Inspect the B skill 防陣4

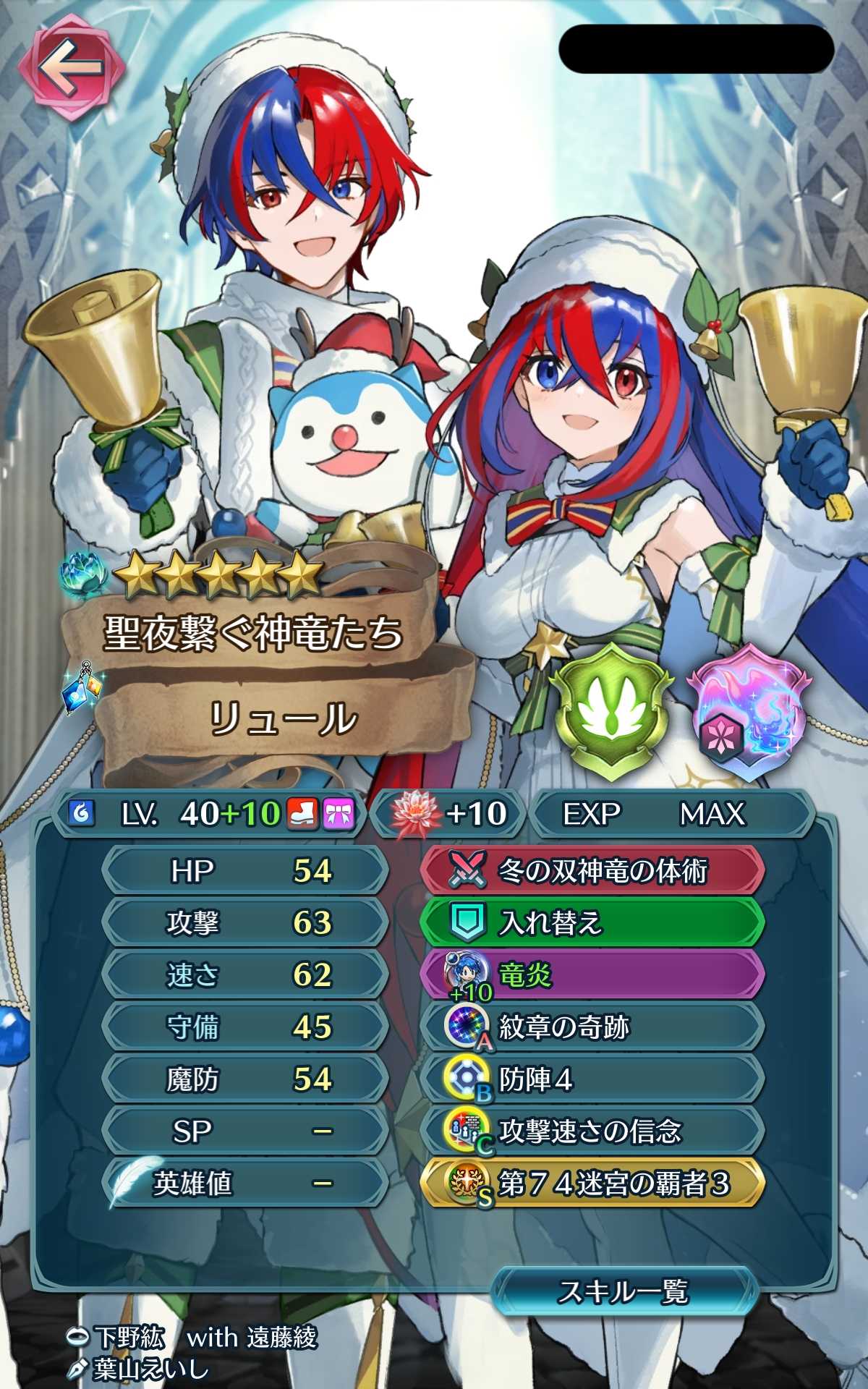[x=592, y=1079]
